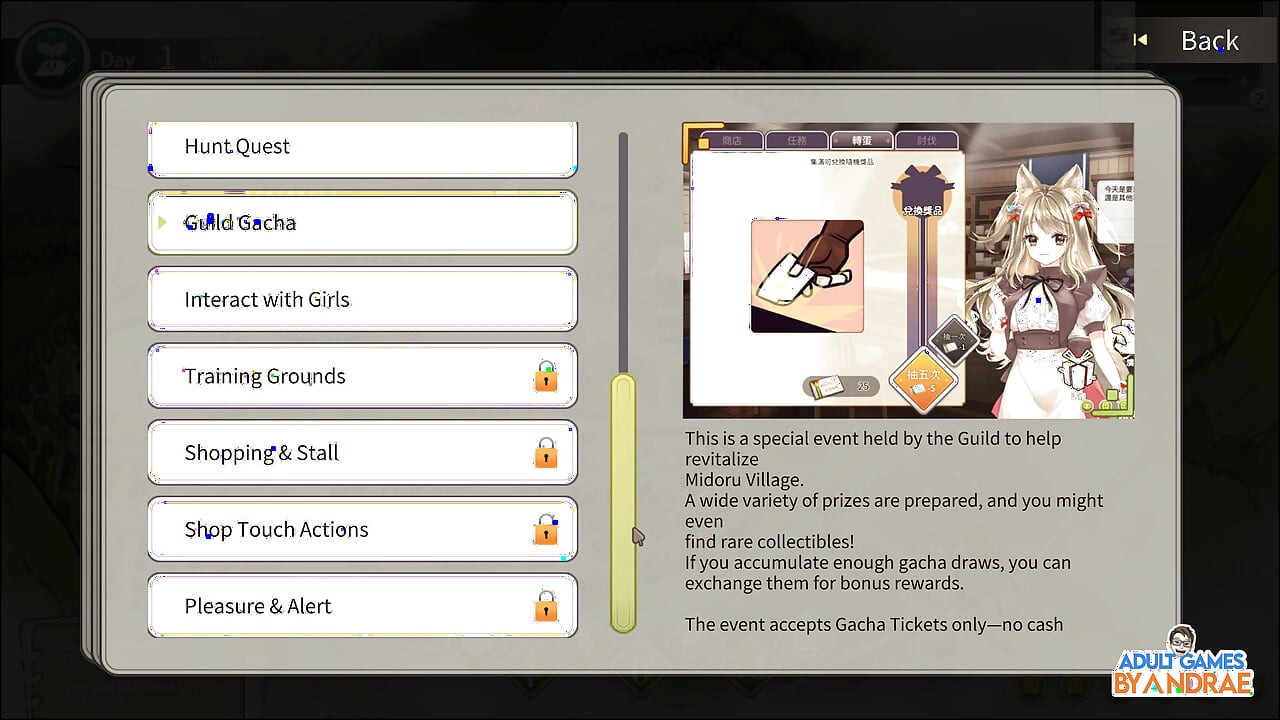Click the lock icon on Pleasure & Alert
The height and width of the screenshot is (720, 1280).
pos(545,609)
